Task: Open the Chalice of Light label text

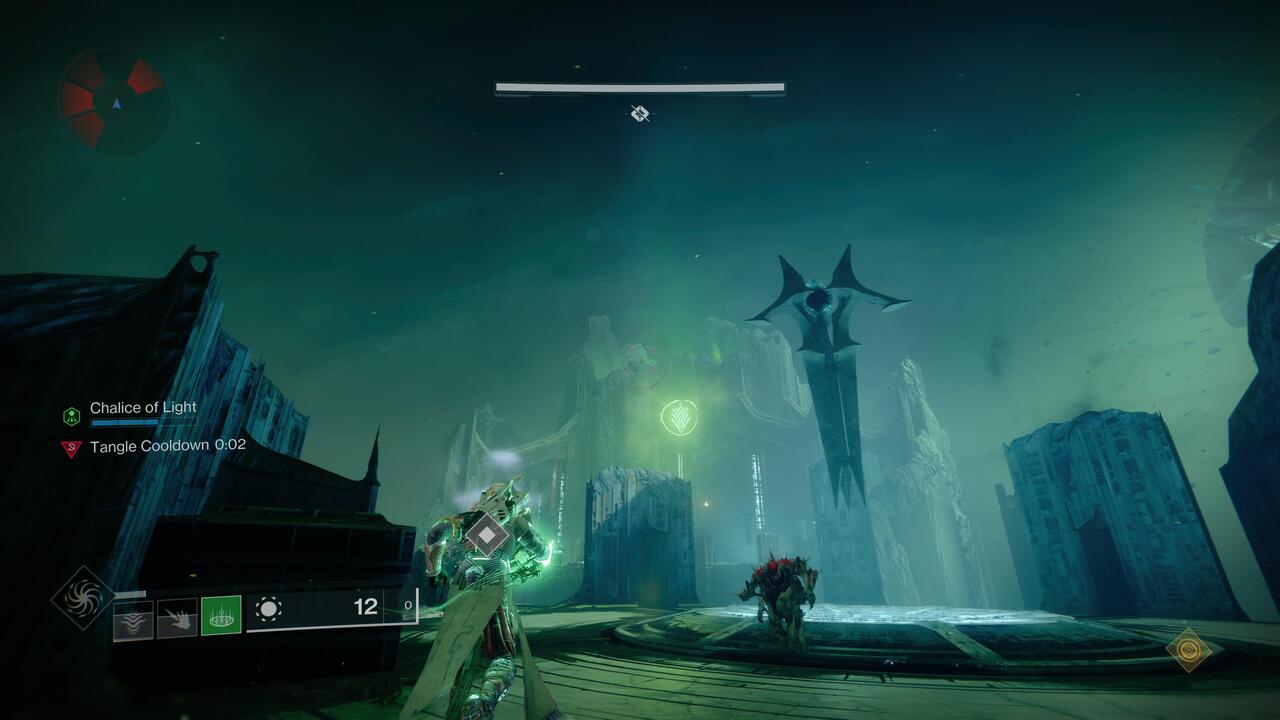Action: point(141,408)
